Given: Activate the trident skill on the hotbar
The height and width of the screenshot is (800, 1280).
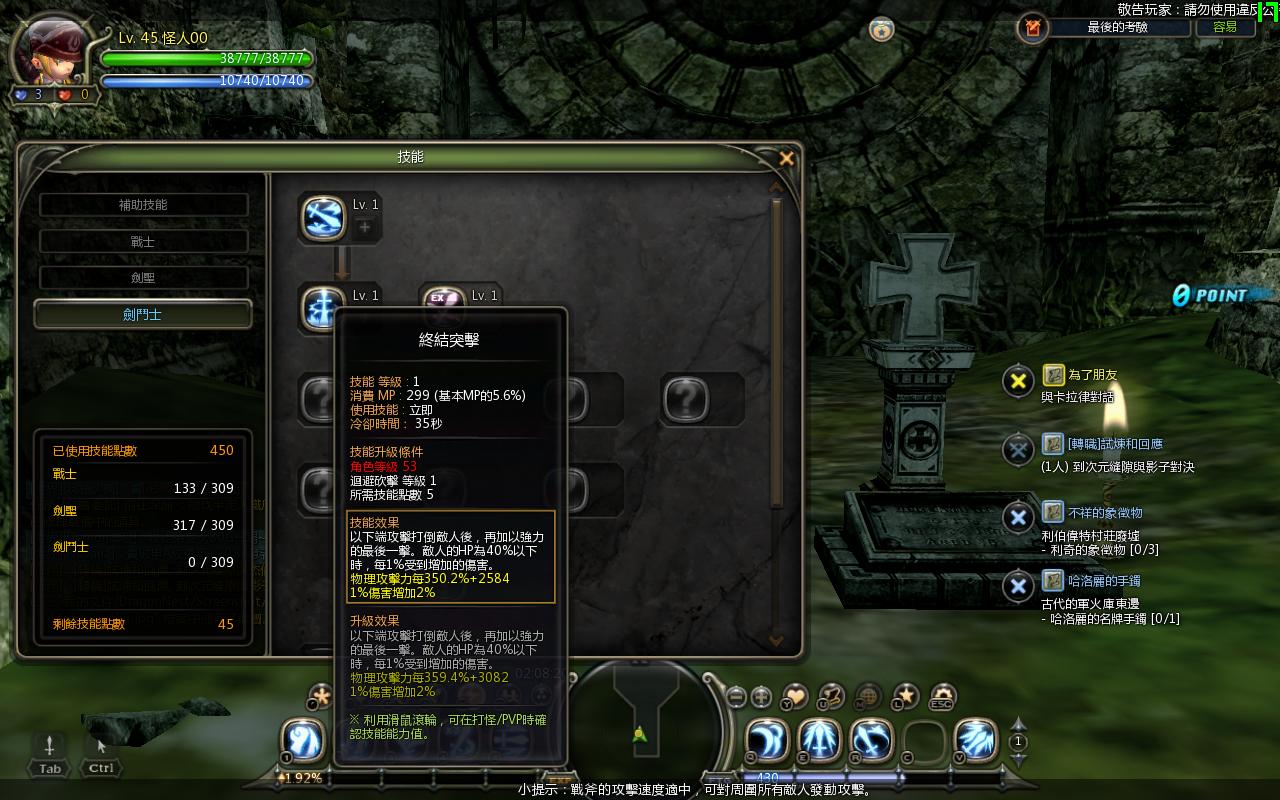Looking at the screenshot, I should [820, 741].
